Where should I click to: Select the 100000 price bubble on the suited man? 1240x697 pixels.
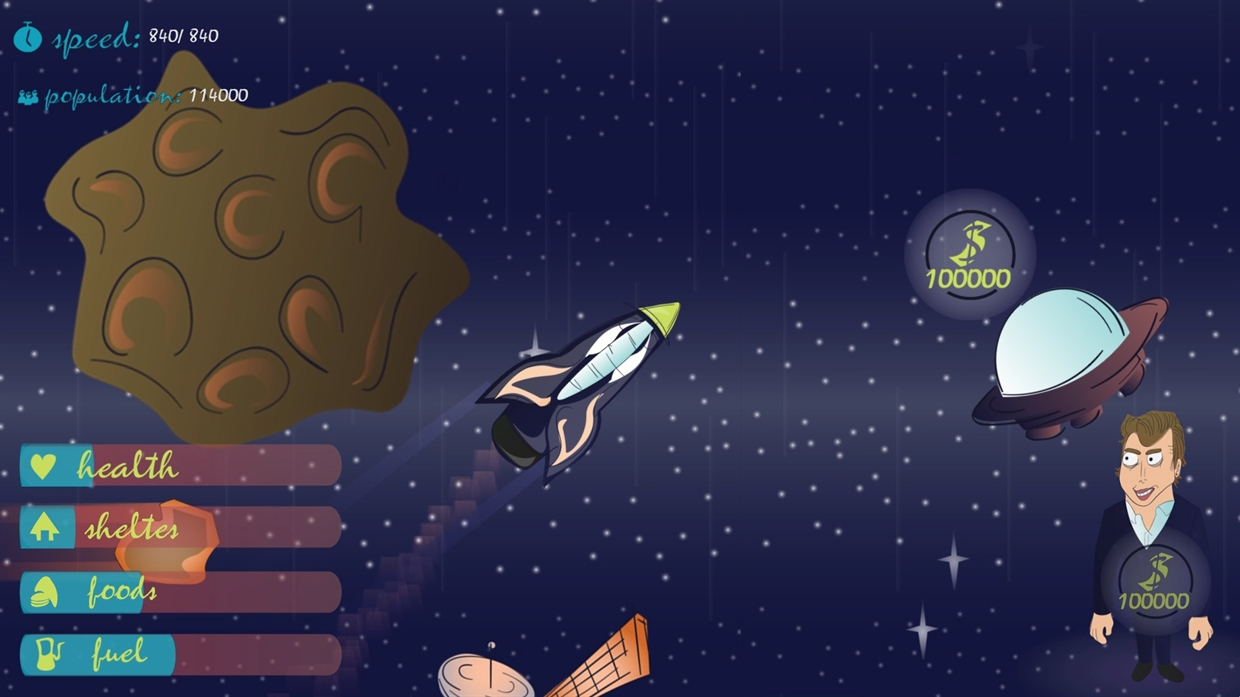coord(1154,582)
